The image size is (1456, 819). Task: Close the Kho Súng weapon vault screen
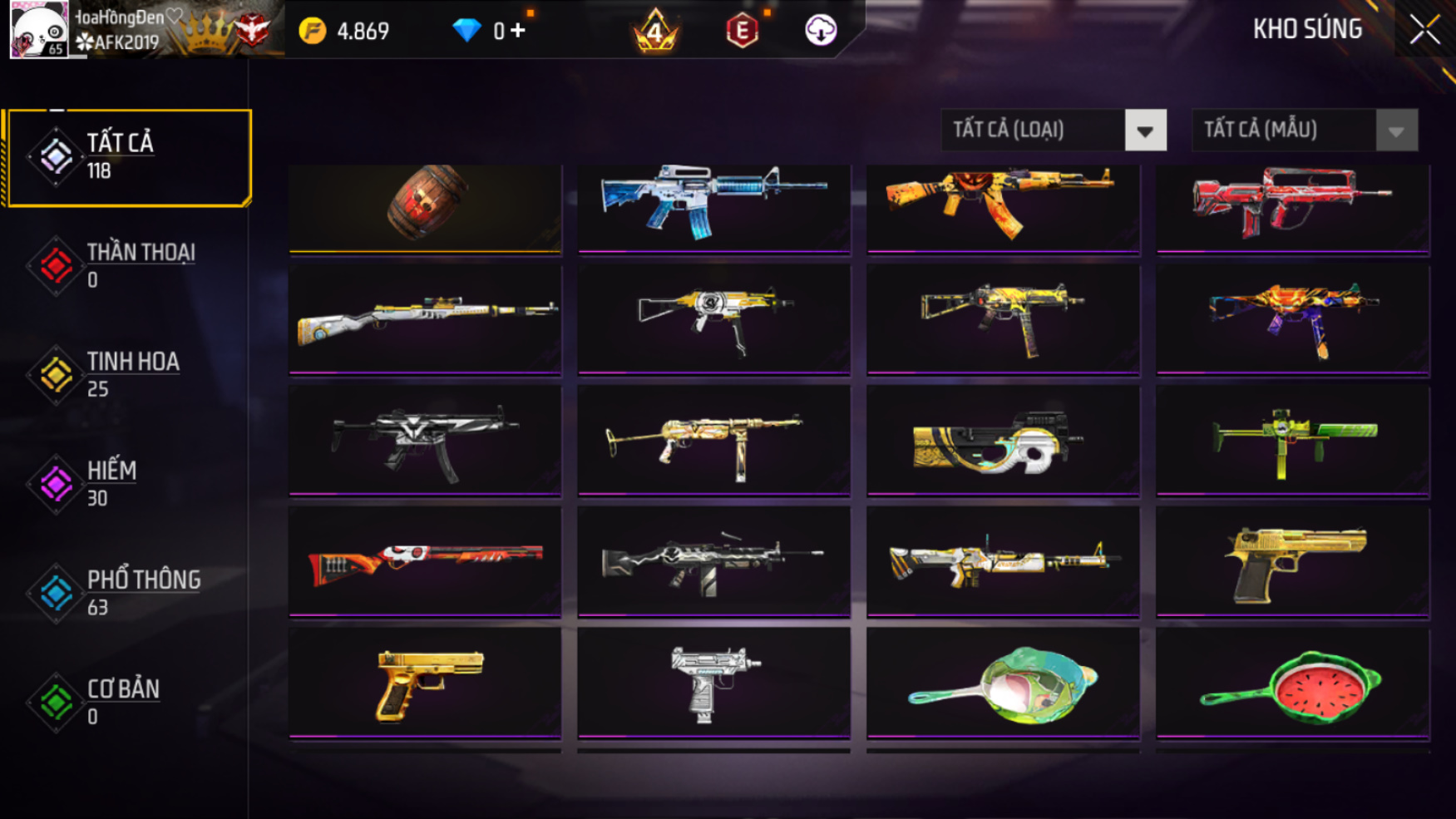(x=1424, y=31)
